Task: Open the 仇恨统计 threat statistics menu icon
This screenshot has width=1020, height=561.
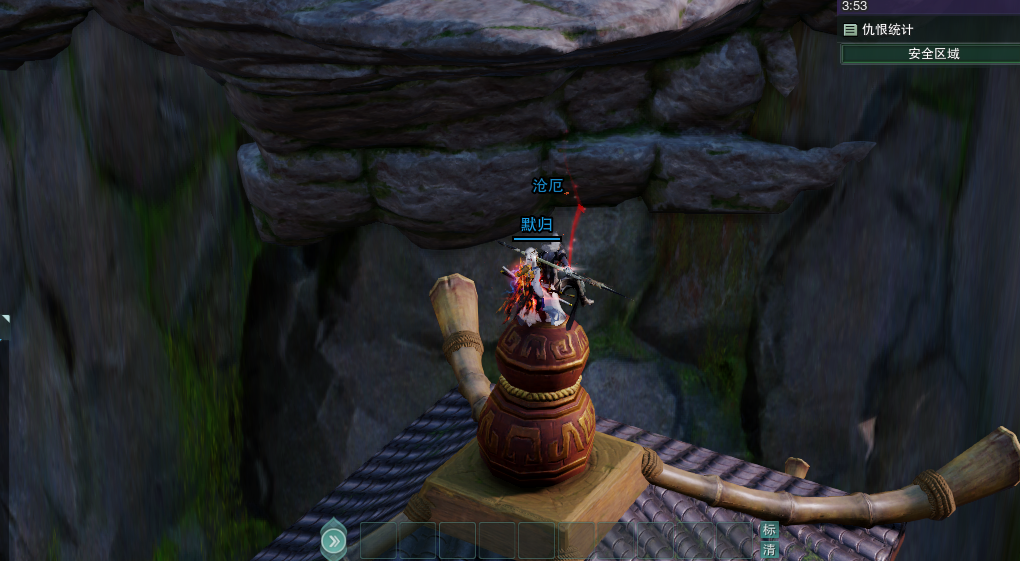Action: coord(850,30)
